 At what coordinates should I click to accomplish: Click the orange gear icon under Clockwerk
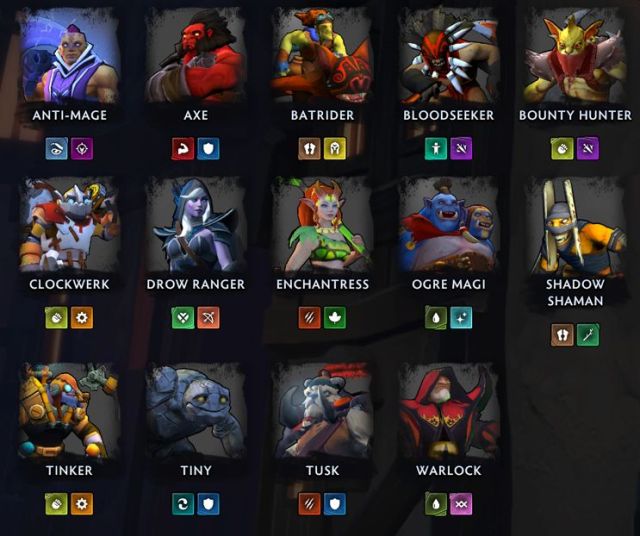[x=82, y=318]
